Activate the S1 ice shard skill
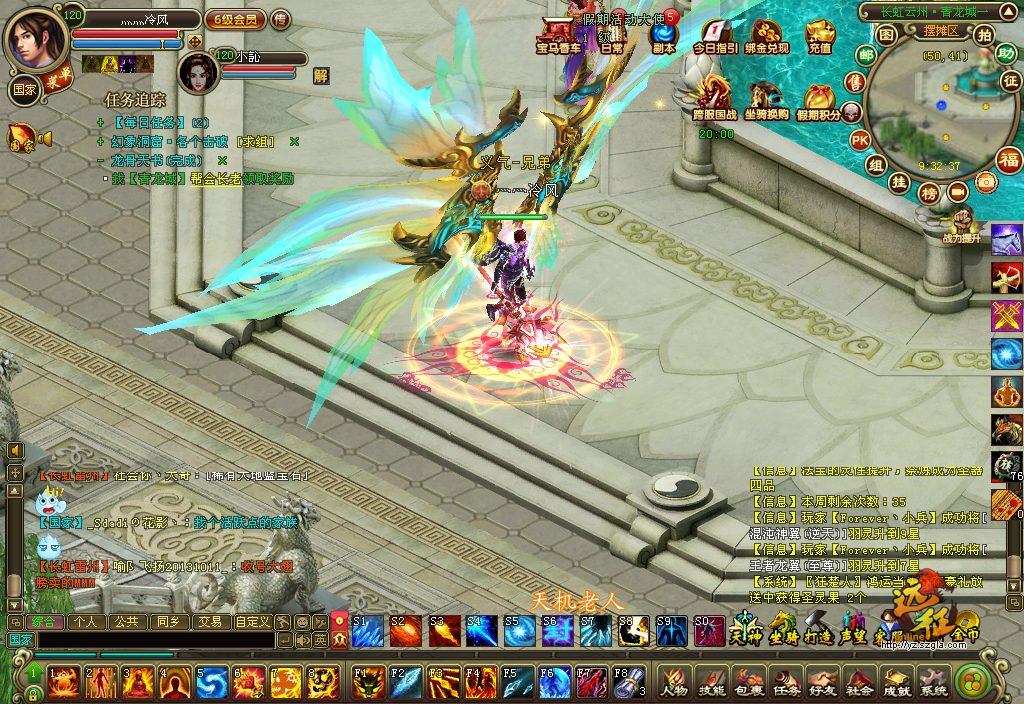 coord(366,632)
